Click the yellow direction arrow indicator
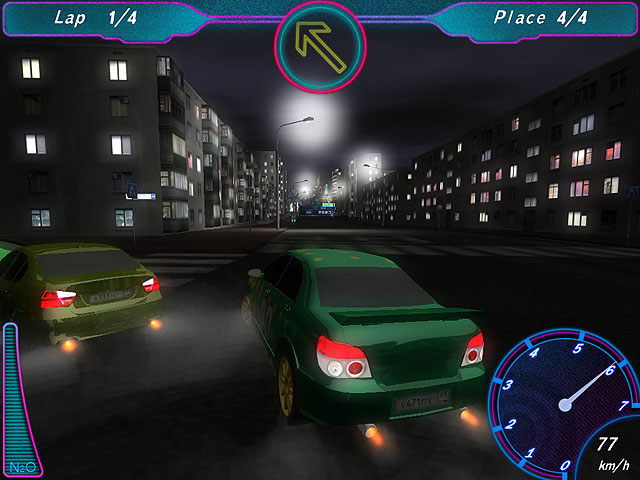640x480 pixels. point(320,46)
